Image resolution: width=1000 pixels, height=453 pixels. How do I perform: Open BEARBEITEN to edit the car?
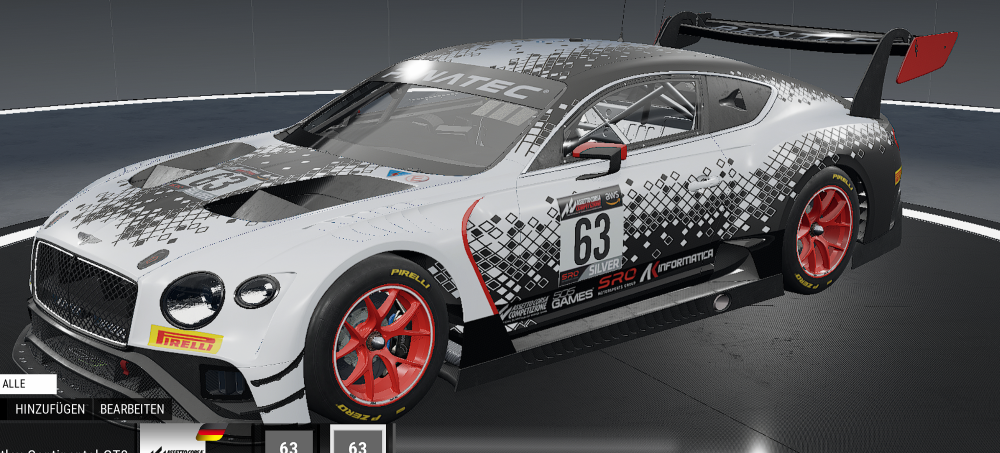coord(131,409)
